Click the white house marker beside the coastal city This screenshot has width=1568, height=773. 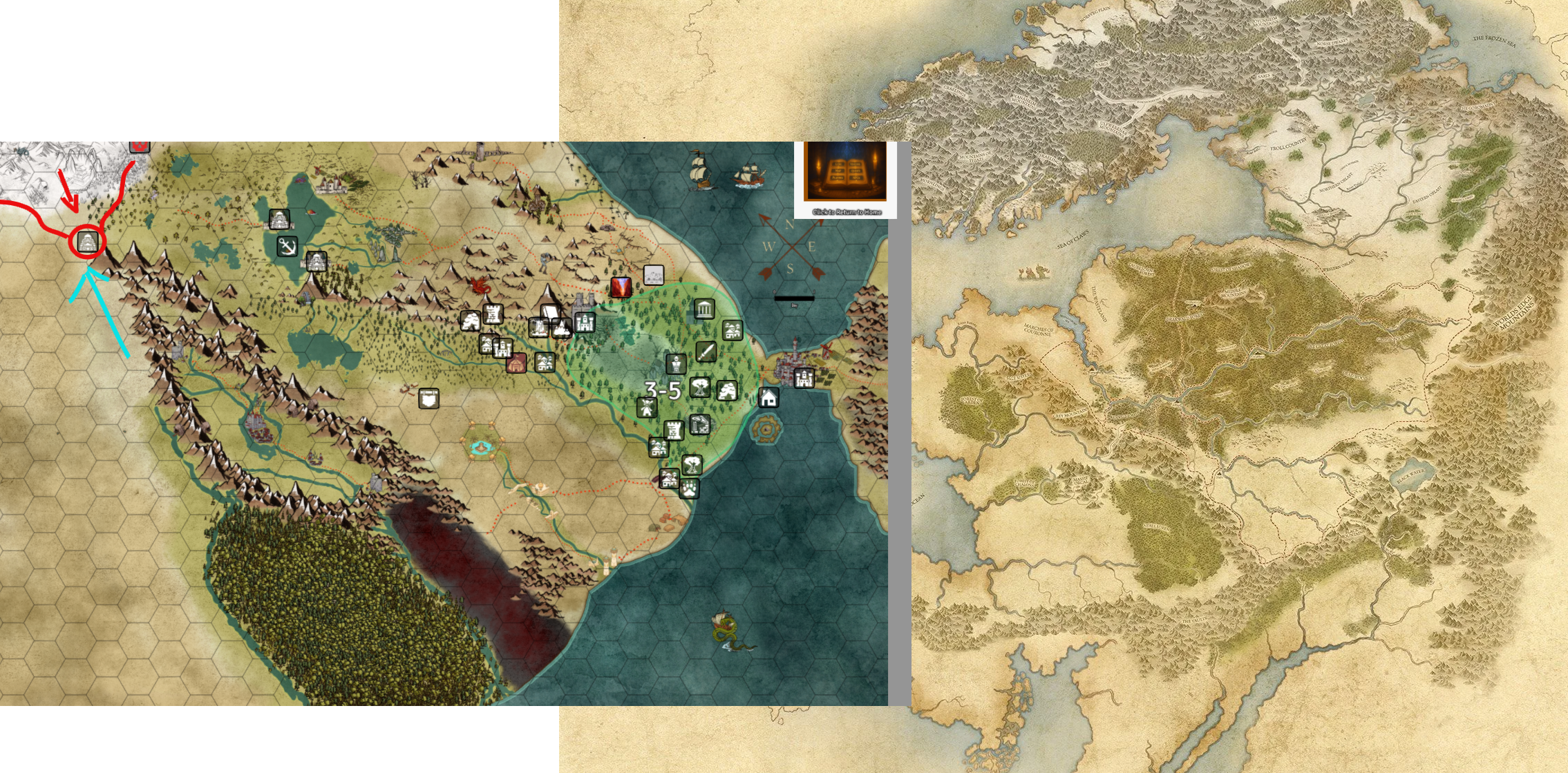pyautogui.click(x=768, y=399)
